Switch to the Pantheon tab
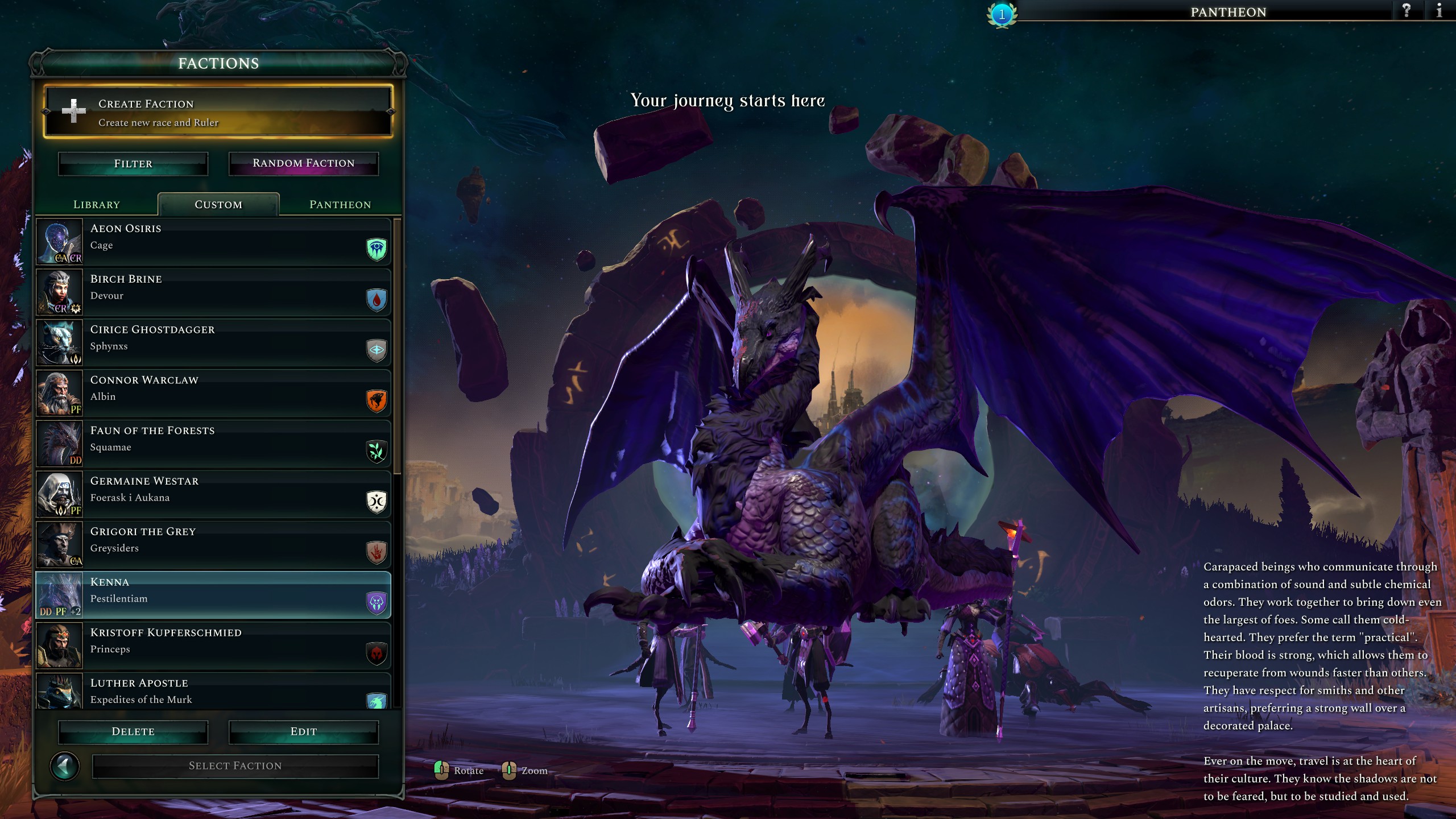The image size is (1456, 819). point(340,205)
